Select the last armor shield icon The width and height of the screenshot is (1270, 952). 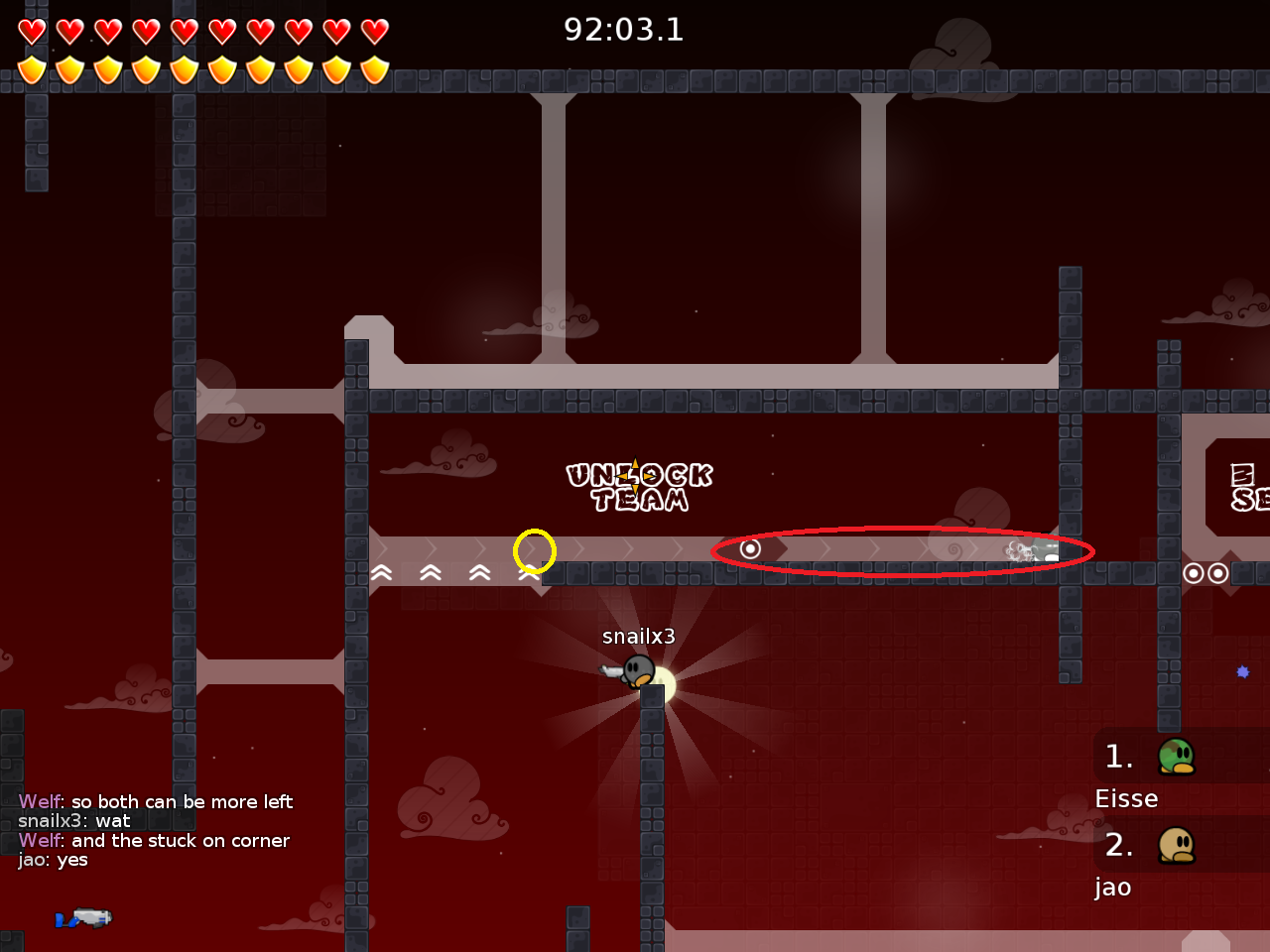click(x=372, y=67)
